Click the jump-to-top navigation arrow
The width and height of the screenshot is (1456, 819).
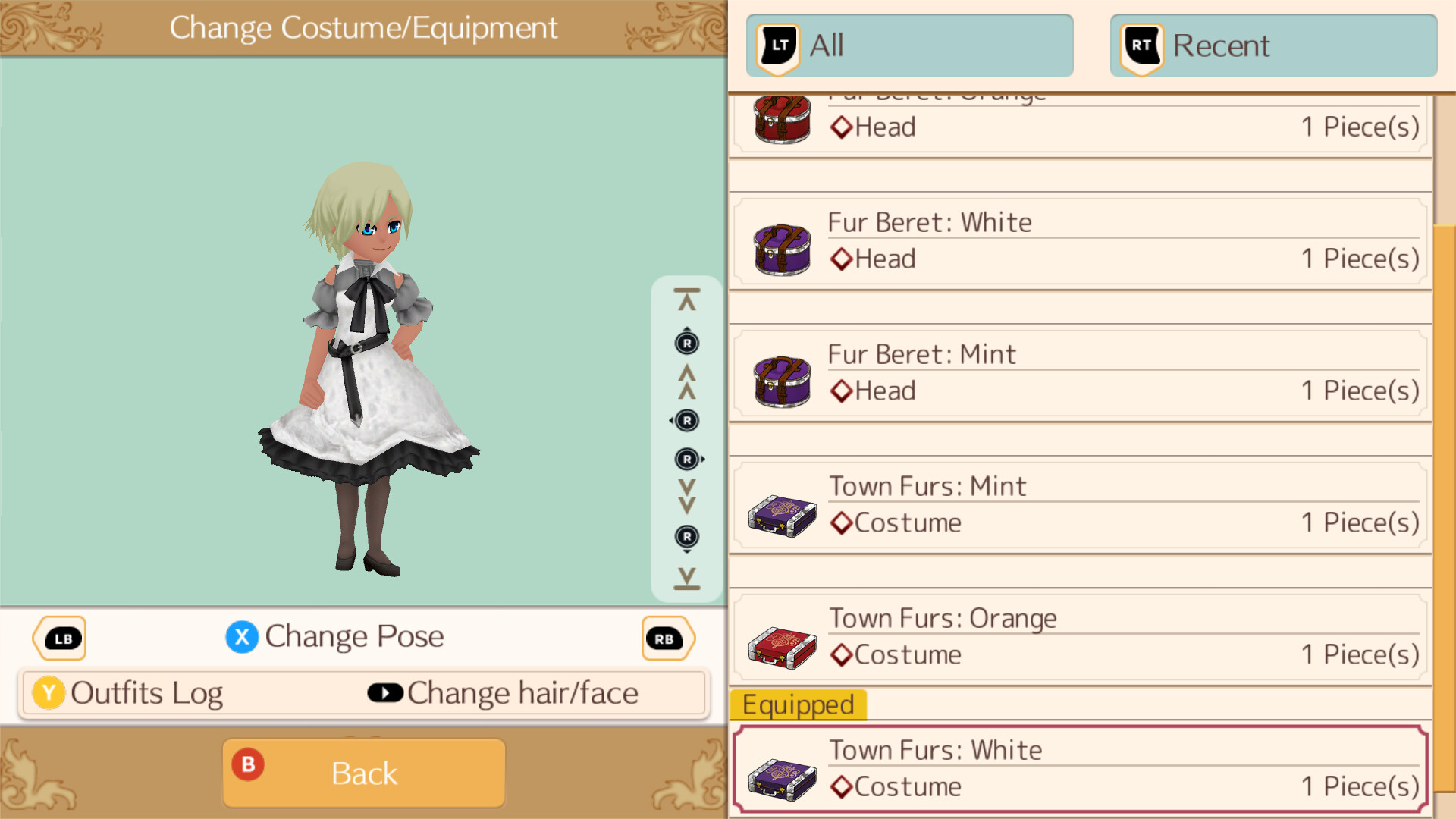tap(686, 298)
